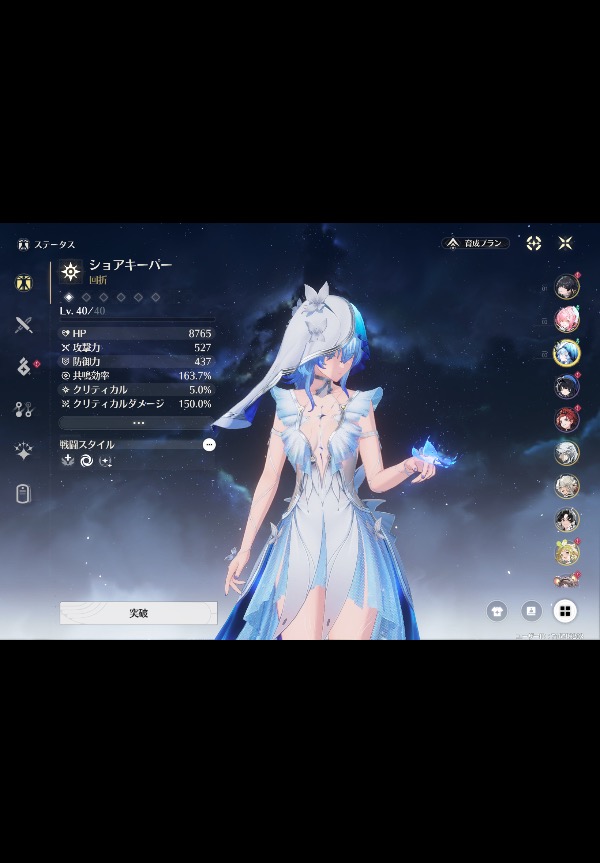Toggle the white four-squares grid button

pyautogui.click(x=565, y=610)
